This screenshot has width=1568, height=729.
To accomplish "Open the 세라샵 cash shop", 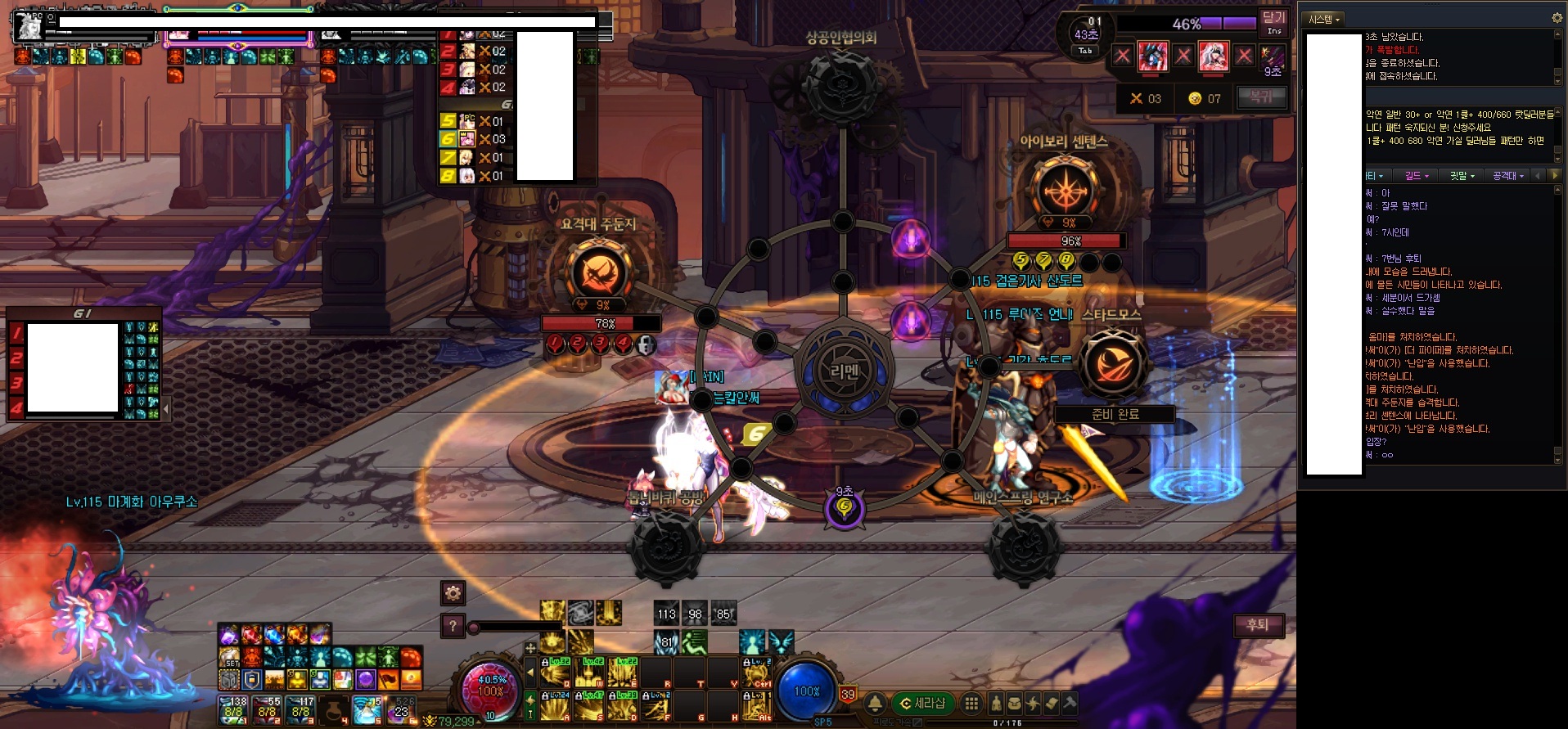I will [x=923, y=703].
